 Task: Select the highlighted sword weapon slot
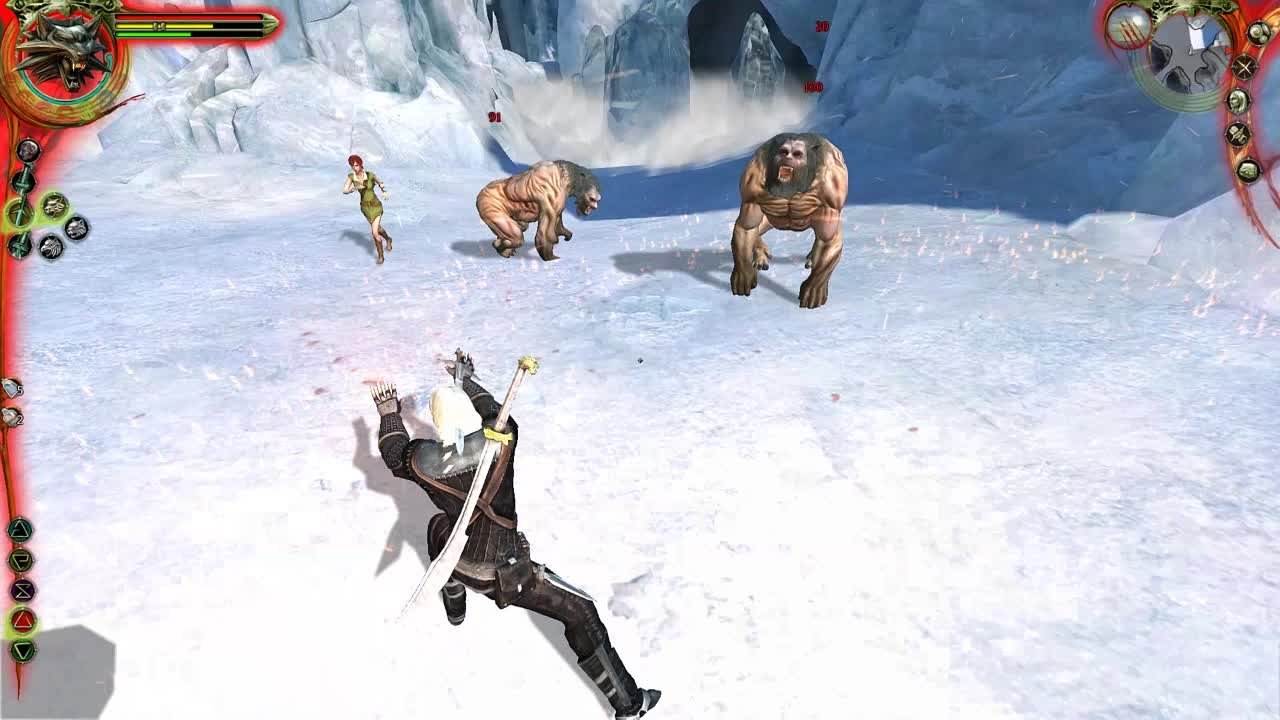pos(21,212)
